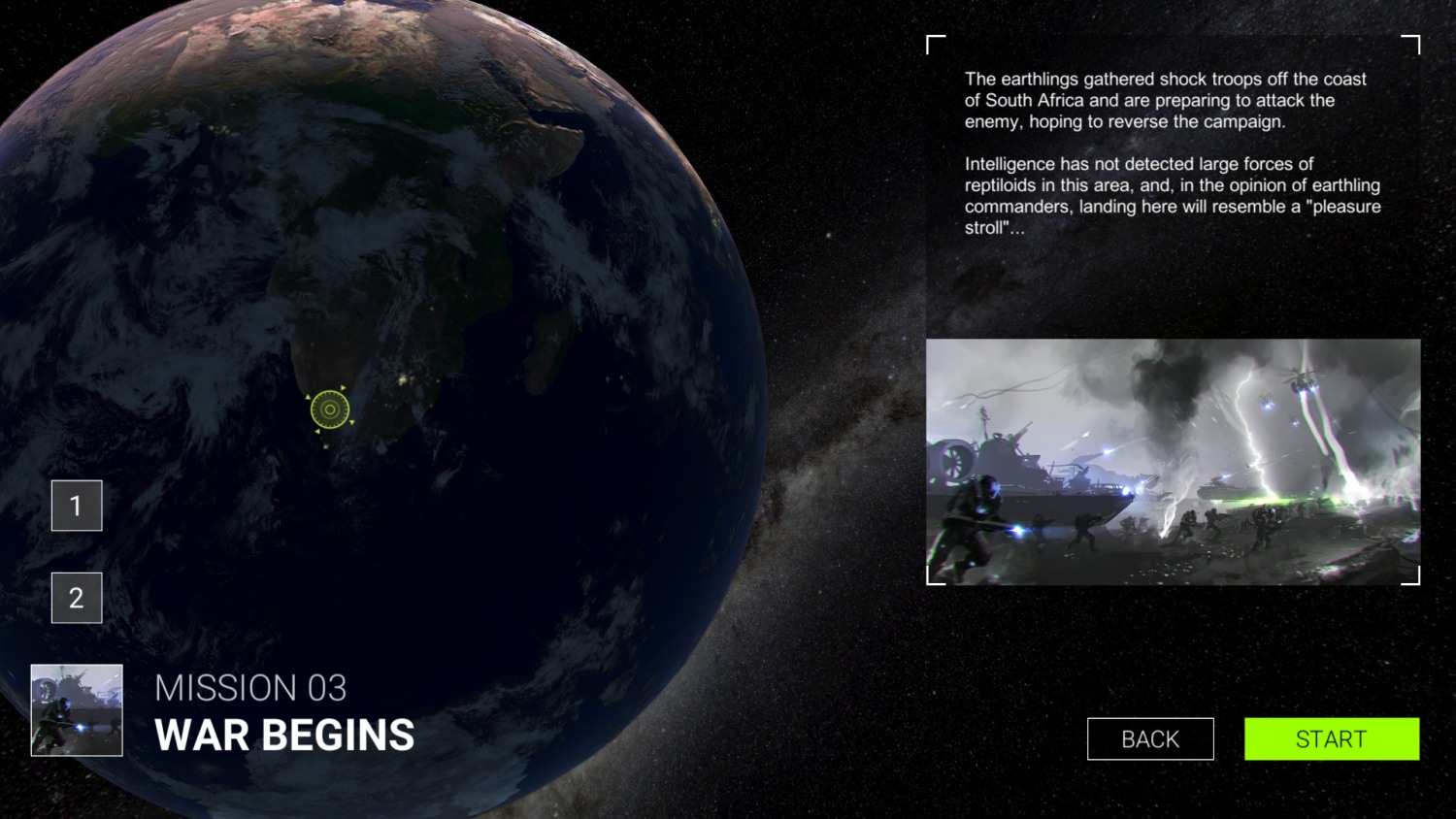Select mission option 2 on the left
1456x819 pixels.
pyautogui.click(x=77, y=597)
